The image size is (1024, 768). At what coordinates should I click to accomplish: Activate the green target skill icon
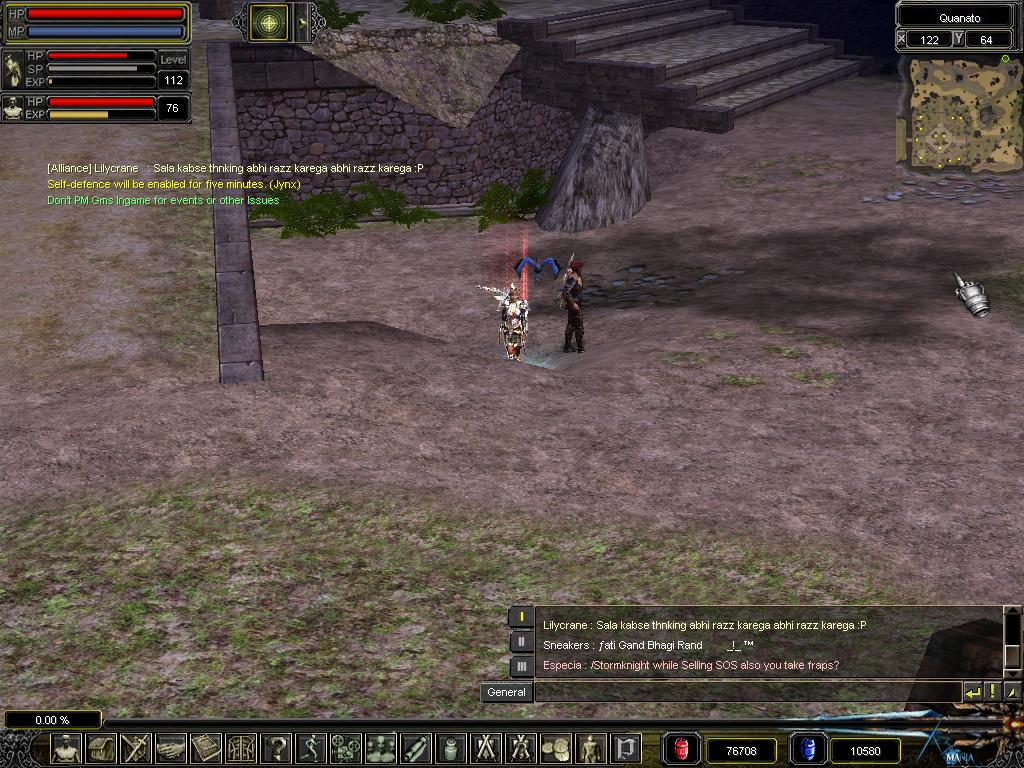coord(267,22)
